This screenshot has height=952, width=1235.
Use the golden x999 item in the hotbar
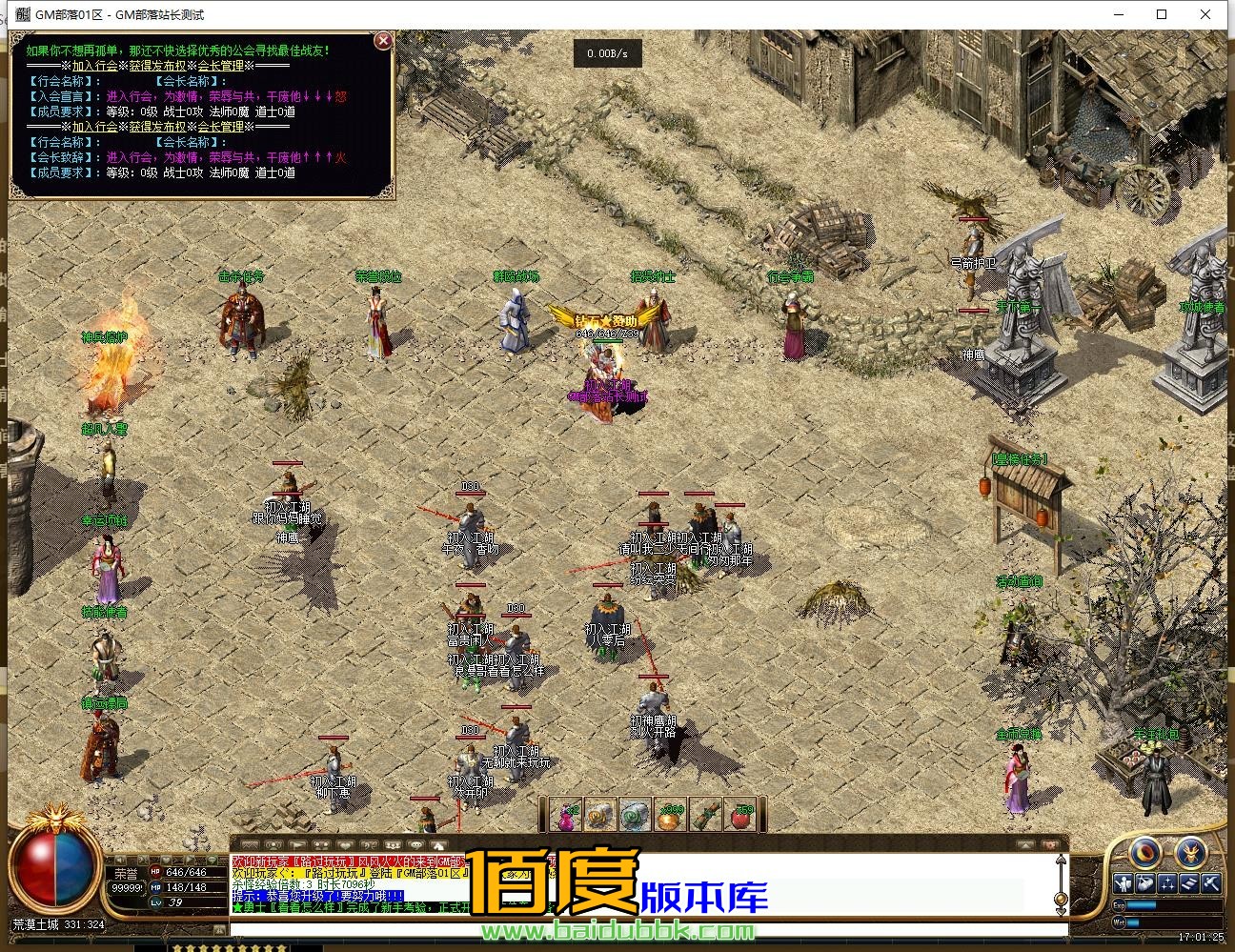tap(671, 816)
